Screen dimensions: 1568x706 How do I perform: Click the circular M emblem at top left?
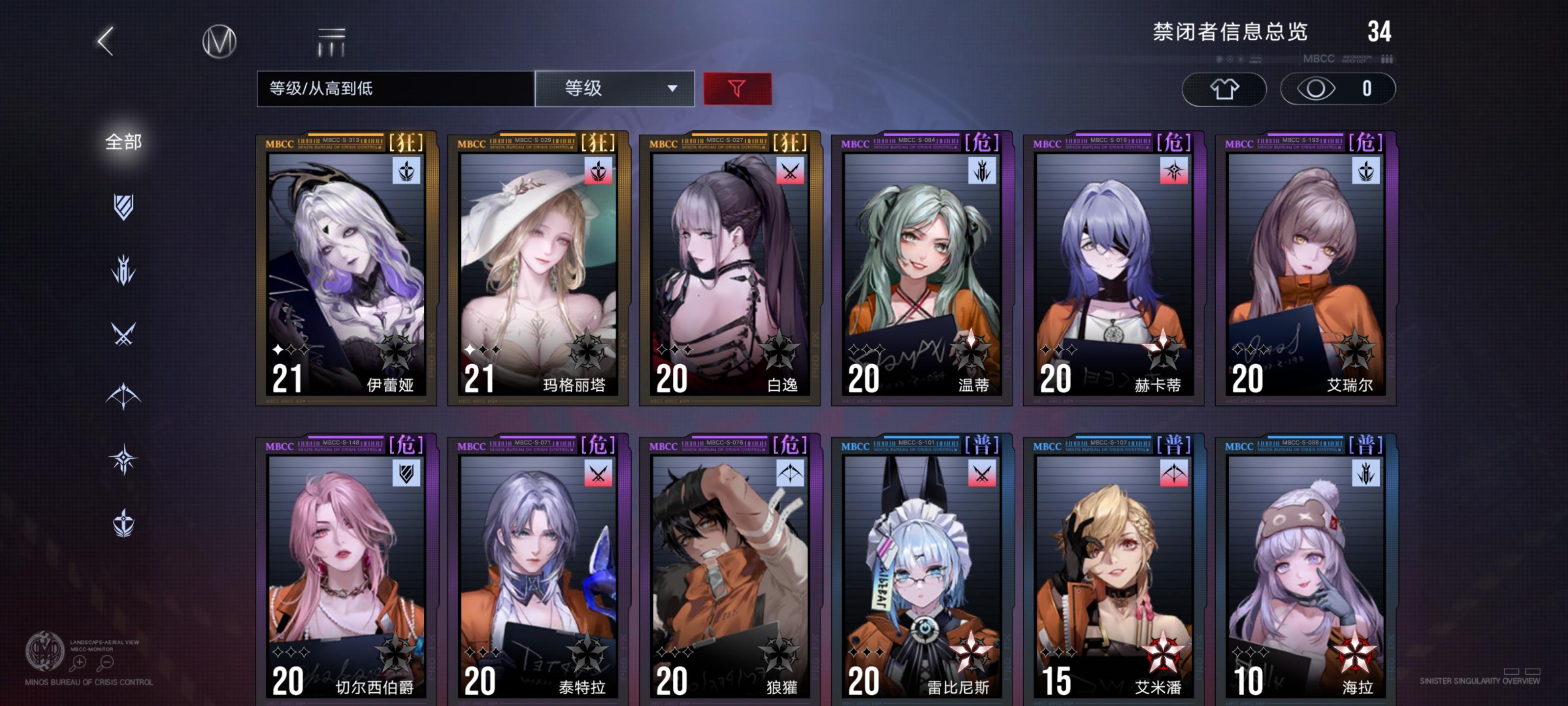(218, 41)
